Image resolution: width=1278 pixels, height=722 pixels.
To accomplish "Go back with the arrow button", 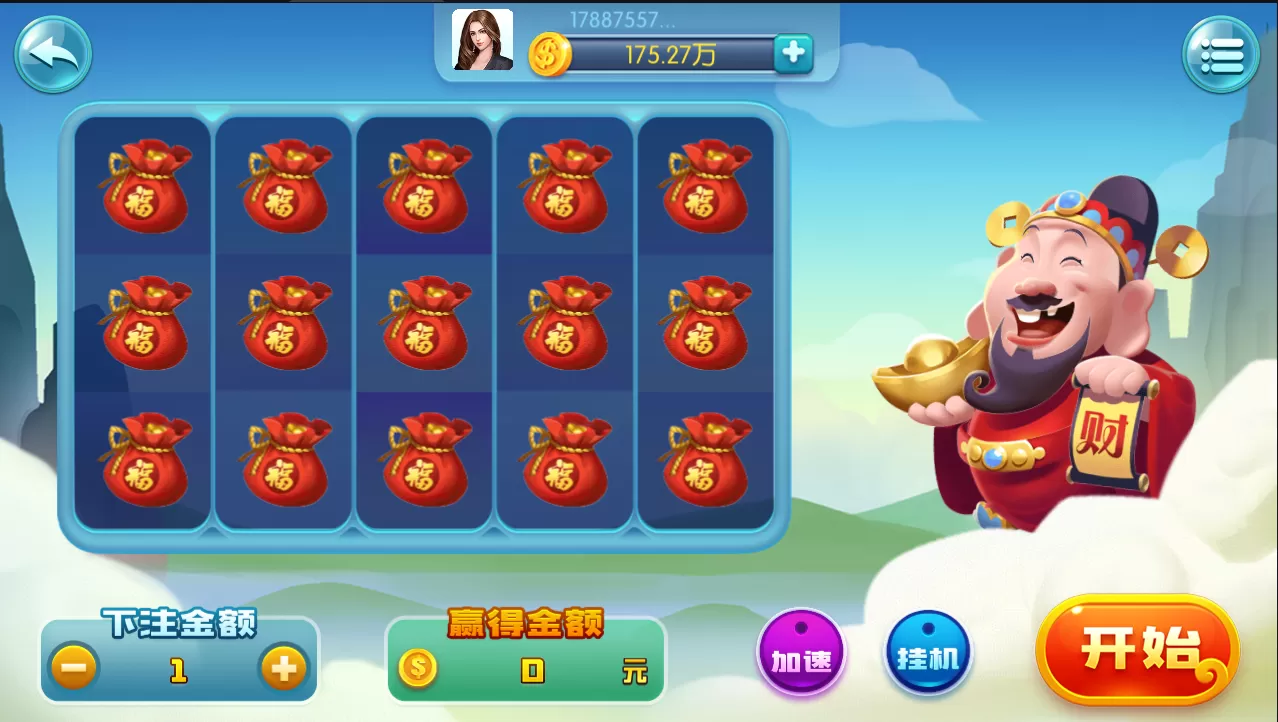I will click(53, 55).
